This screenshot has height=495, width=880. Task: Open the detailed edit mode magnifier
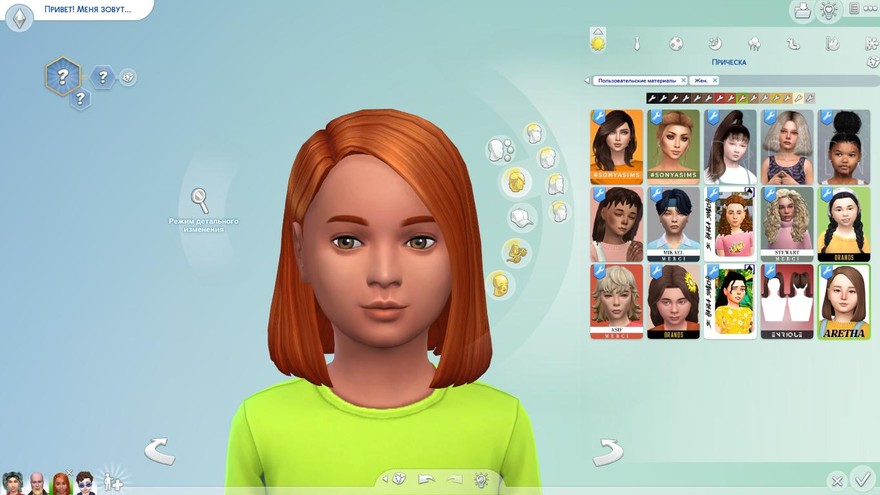click(x=200, y=199)
